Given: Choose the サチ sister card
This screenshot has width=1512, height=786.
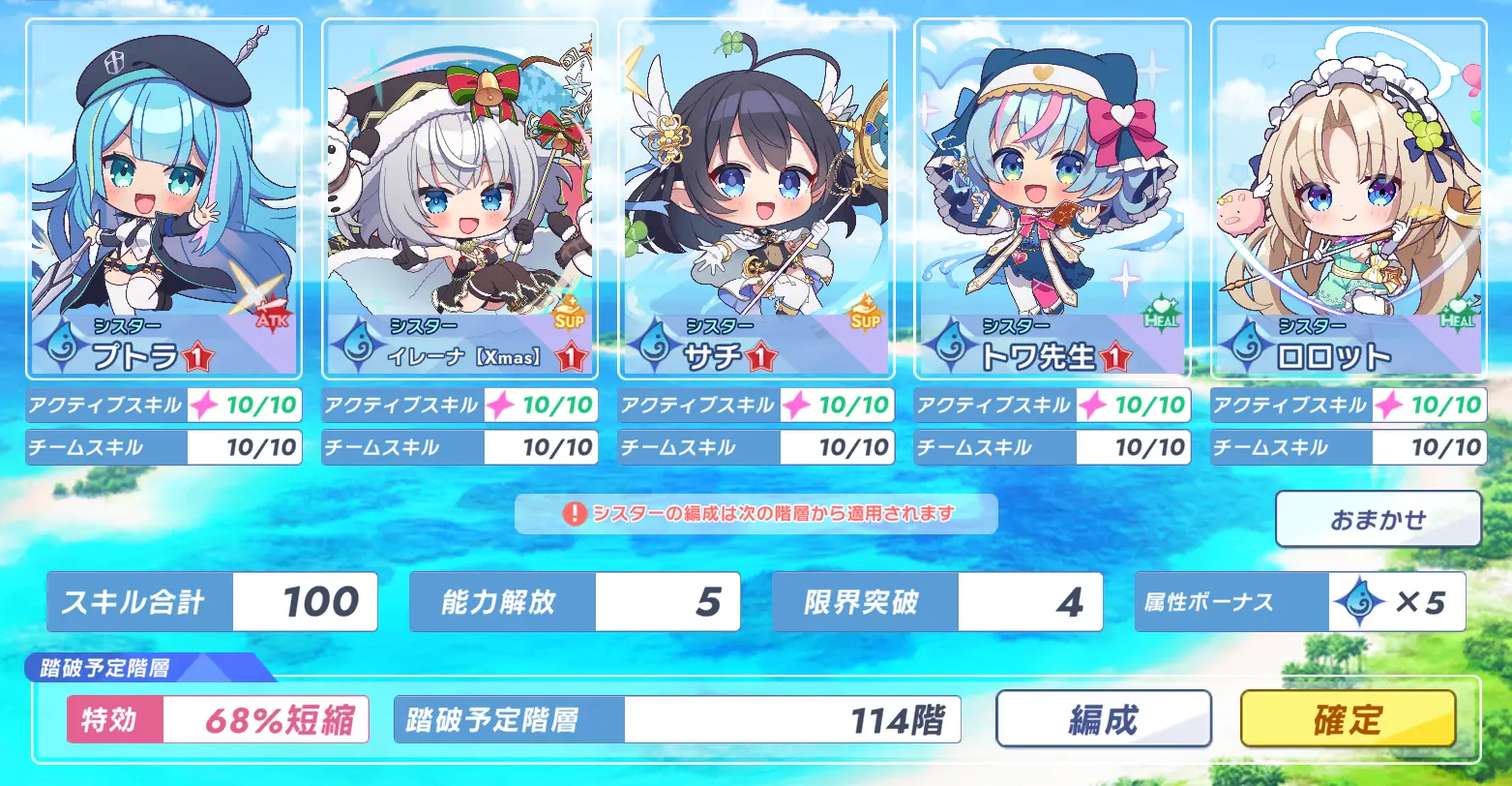Looking at the screenshot, I should (x=756, y=198).
